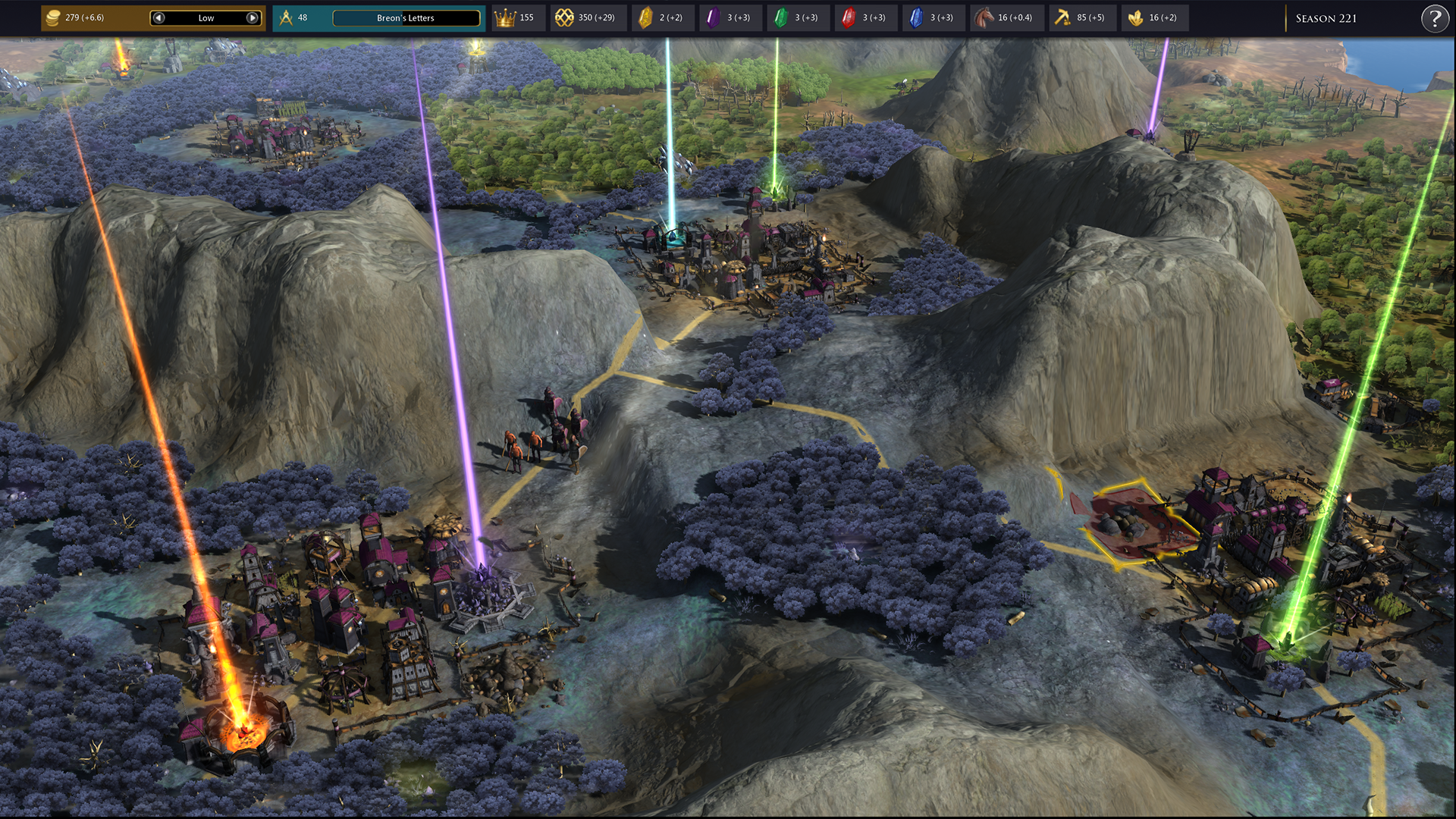Viewport: 1456px width, 819px height.
Task: Click the green crystal resource icon
Action: [780, 17]
